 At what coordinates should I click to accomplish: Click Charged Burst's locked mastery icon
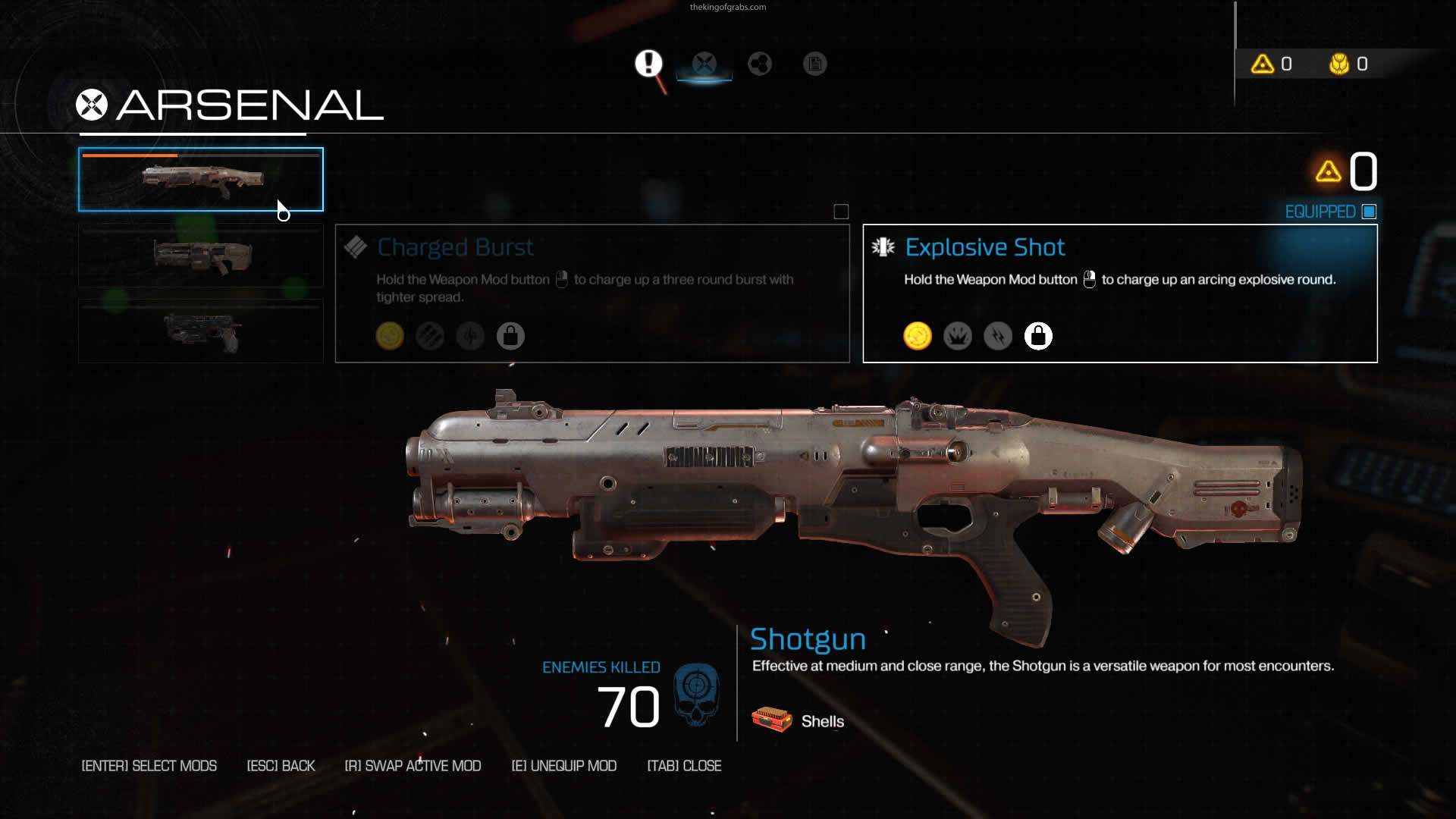[510, 336]
